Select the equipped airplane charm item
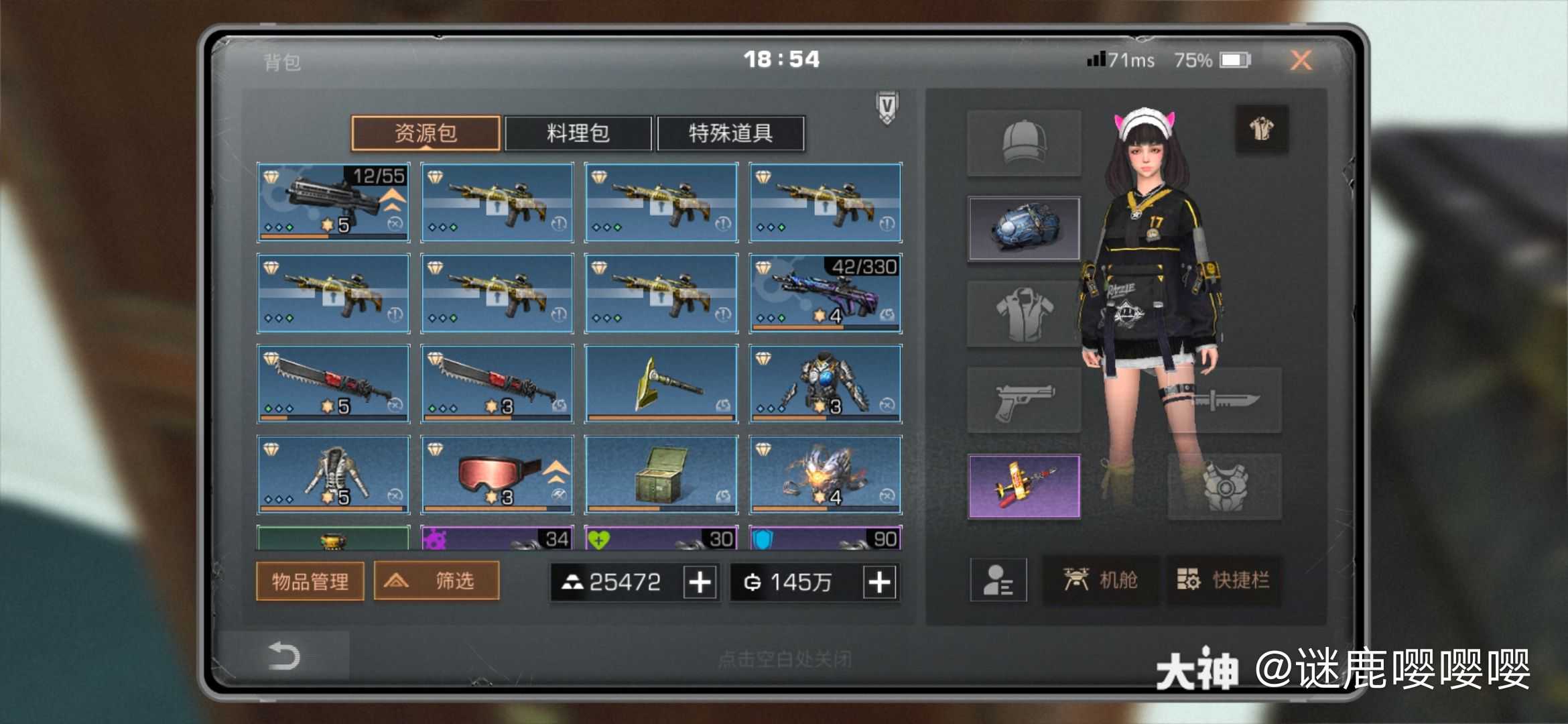 pyautogui.click(x=1025, y=486)
